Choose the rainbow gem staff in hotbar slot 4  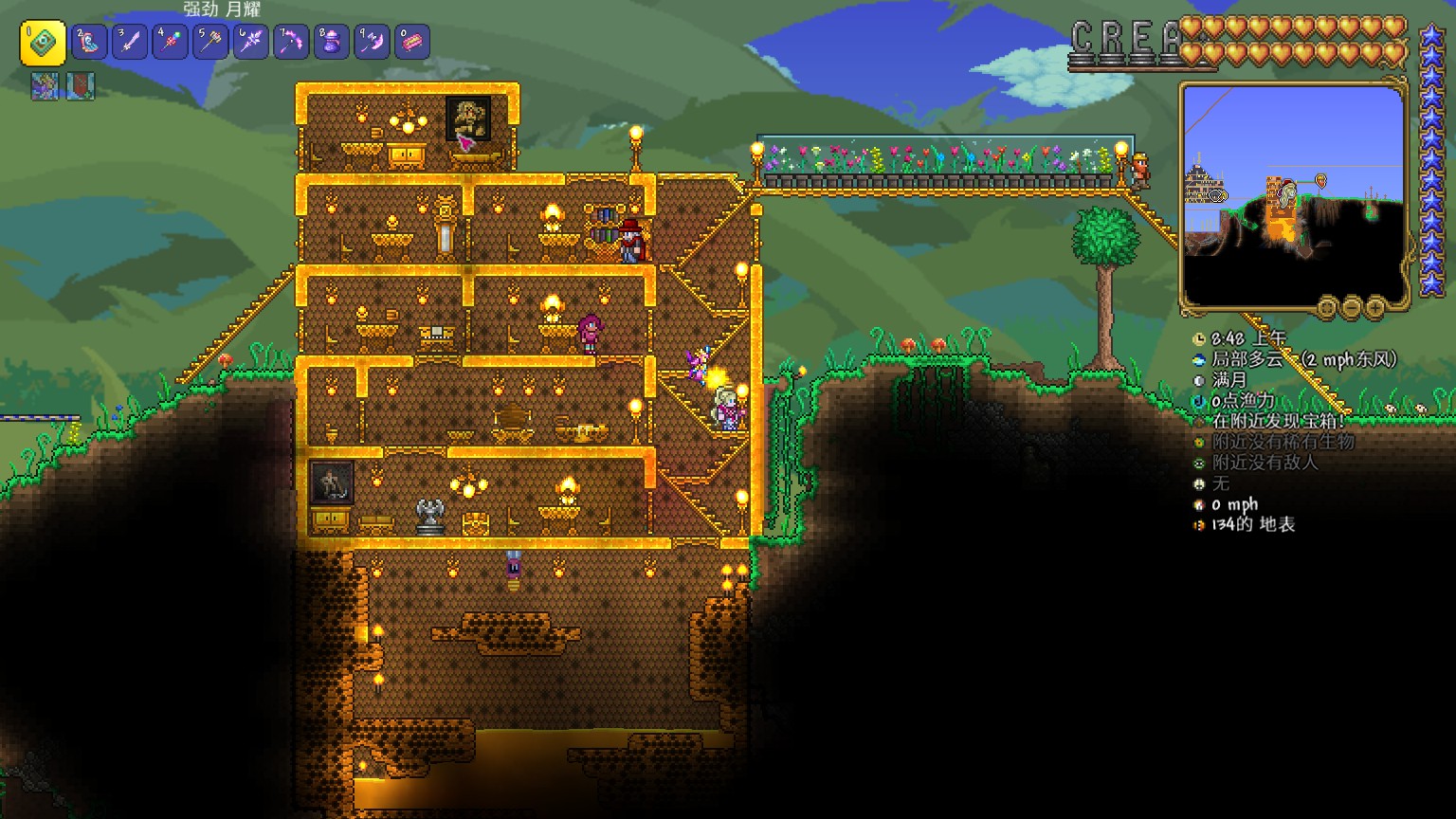click(x=171, y=43)
